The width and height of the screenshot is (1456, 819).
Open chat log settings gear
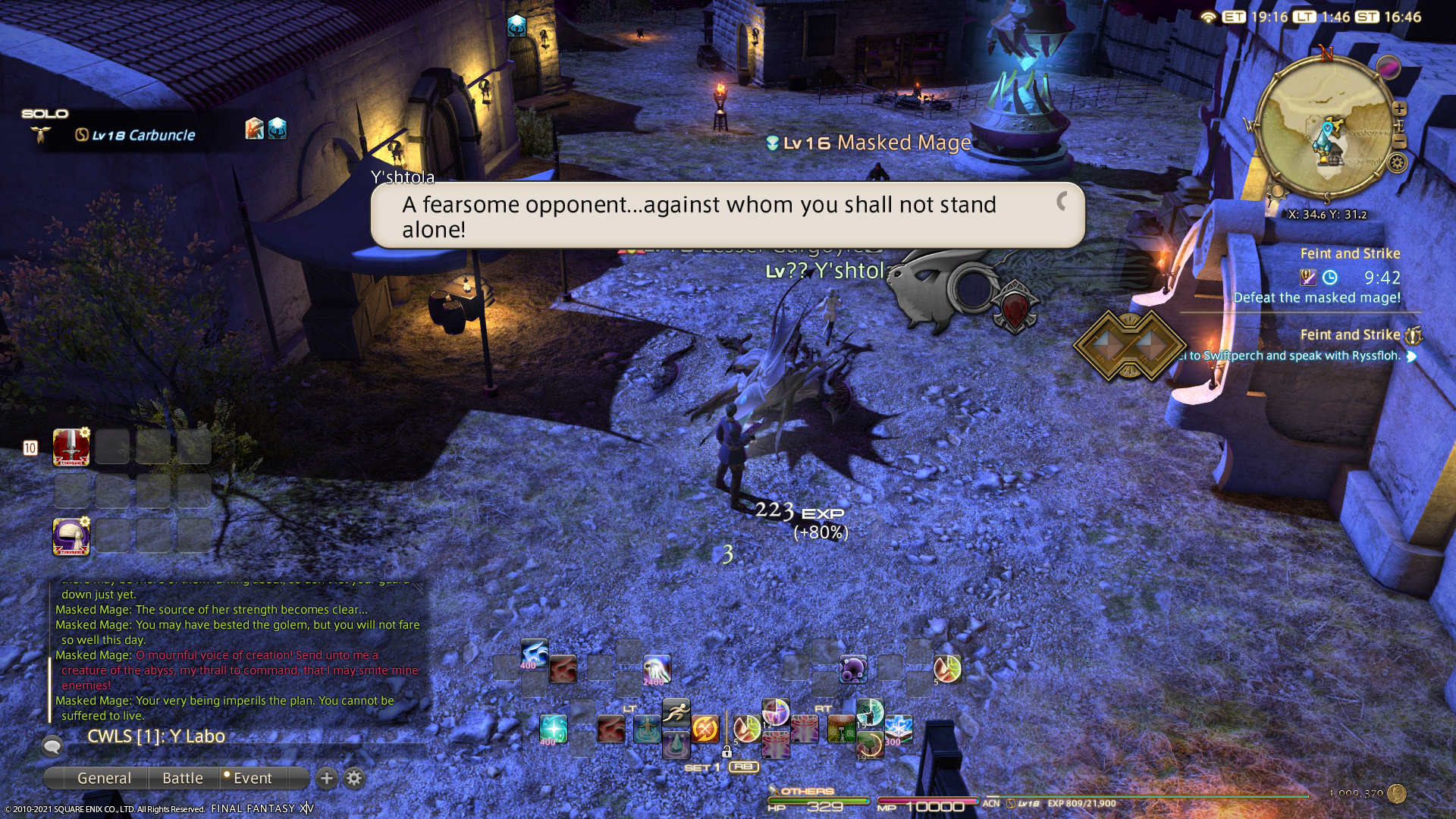click(354, 778)
